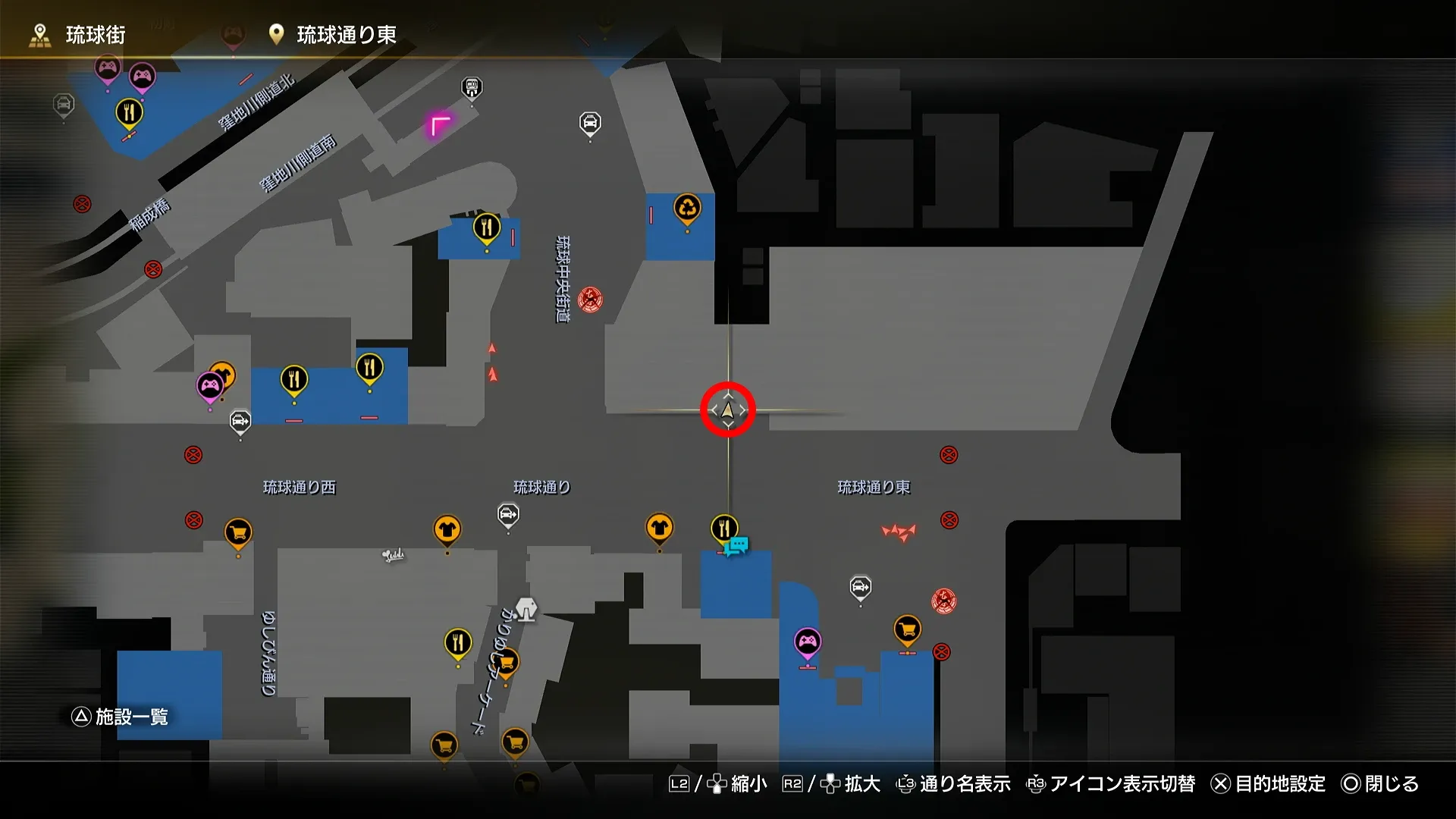
Task: Select the purple arcade controller pin near the bottom
Action: (807, 641)
